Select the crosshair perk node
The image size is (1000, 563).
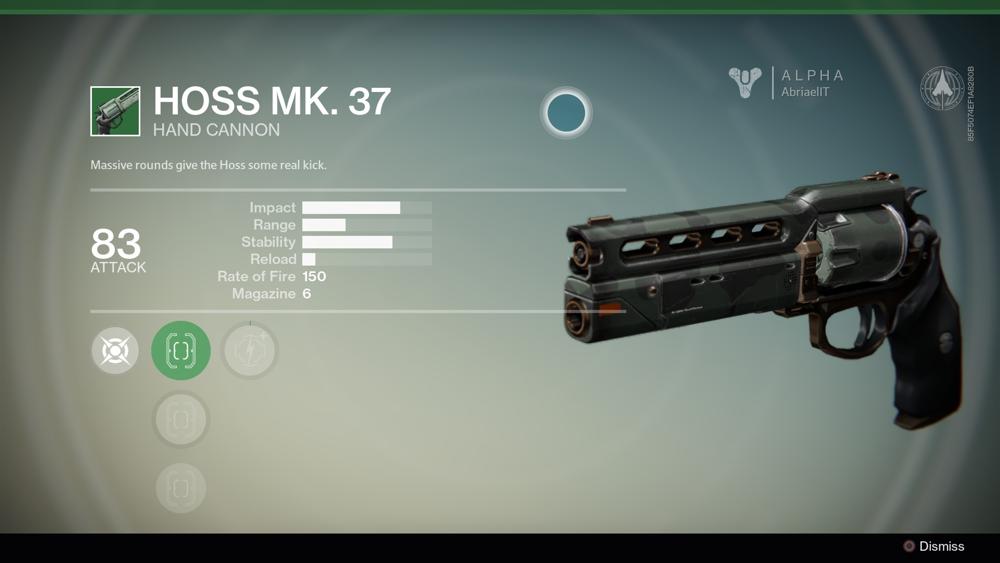[115, 351]
